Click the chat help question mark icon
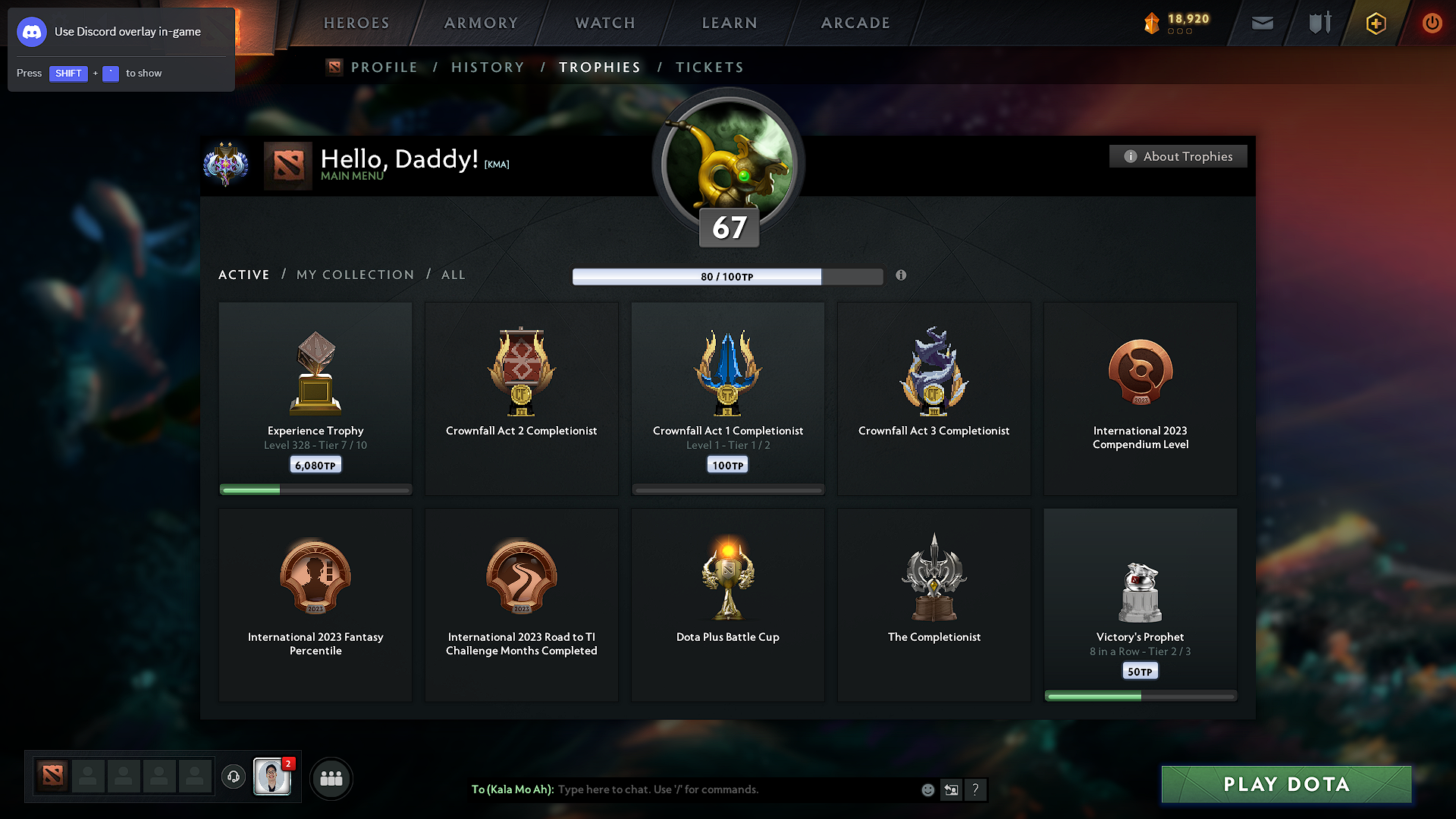Viewport: 1456px width, 819px height. point(976,789)
